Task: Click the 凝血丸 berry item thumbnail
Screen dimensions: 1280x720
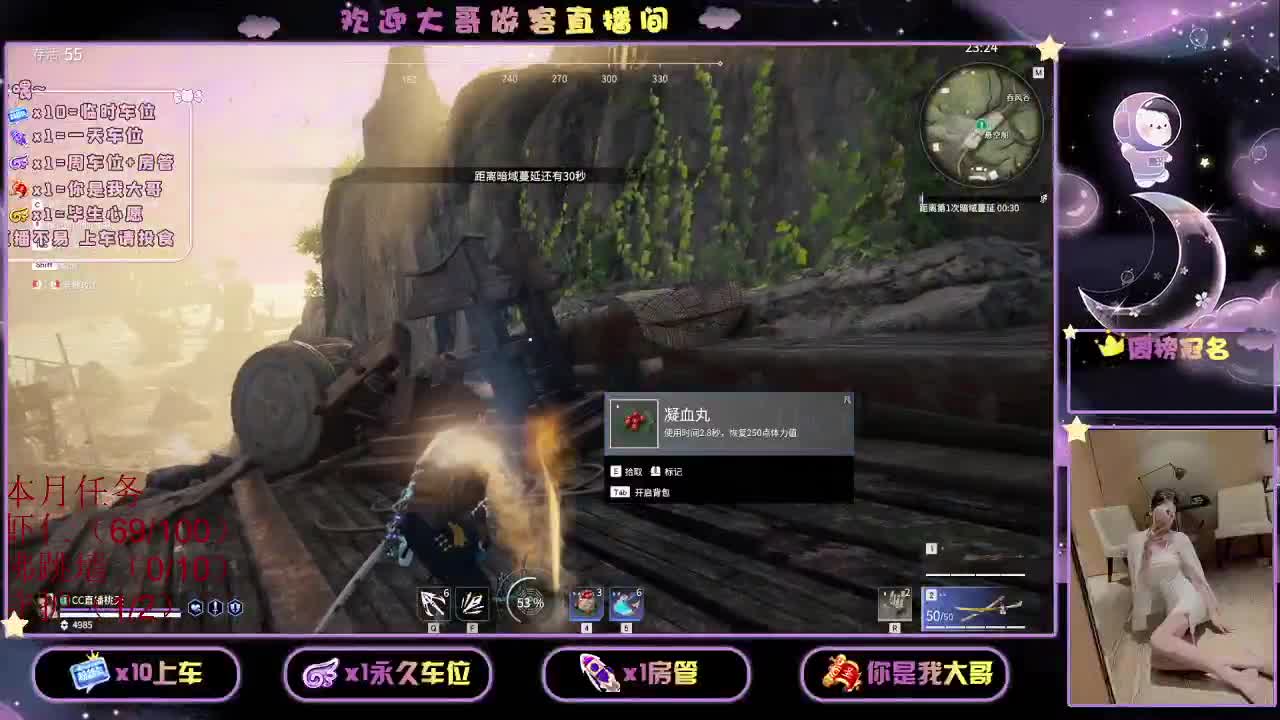Action: click(634, 424)
